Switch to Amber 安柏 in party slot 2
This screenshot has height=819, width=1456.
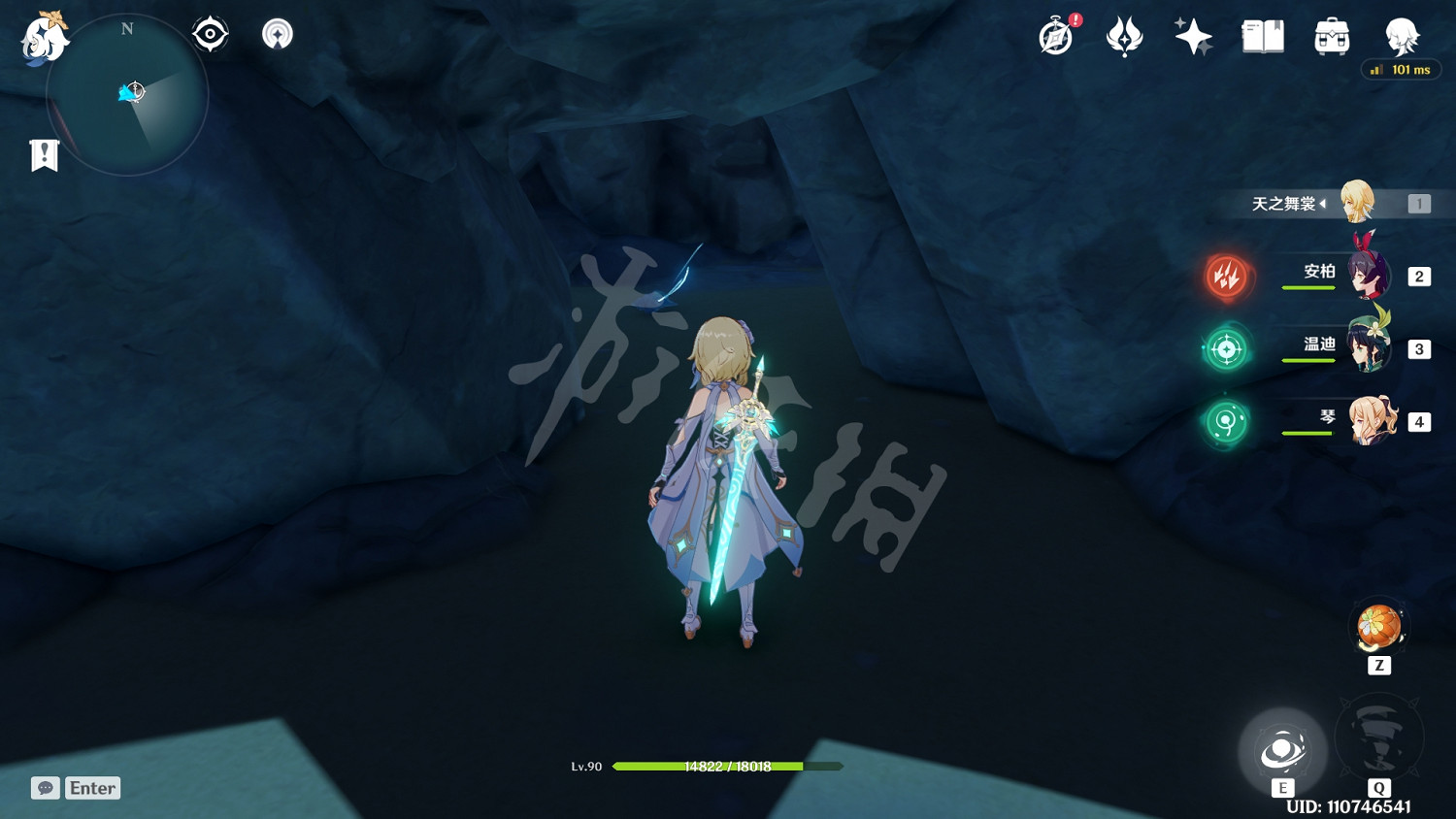pos(1366,275)
